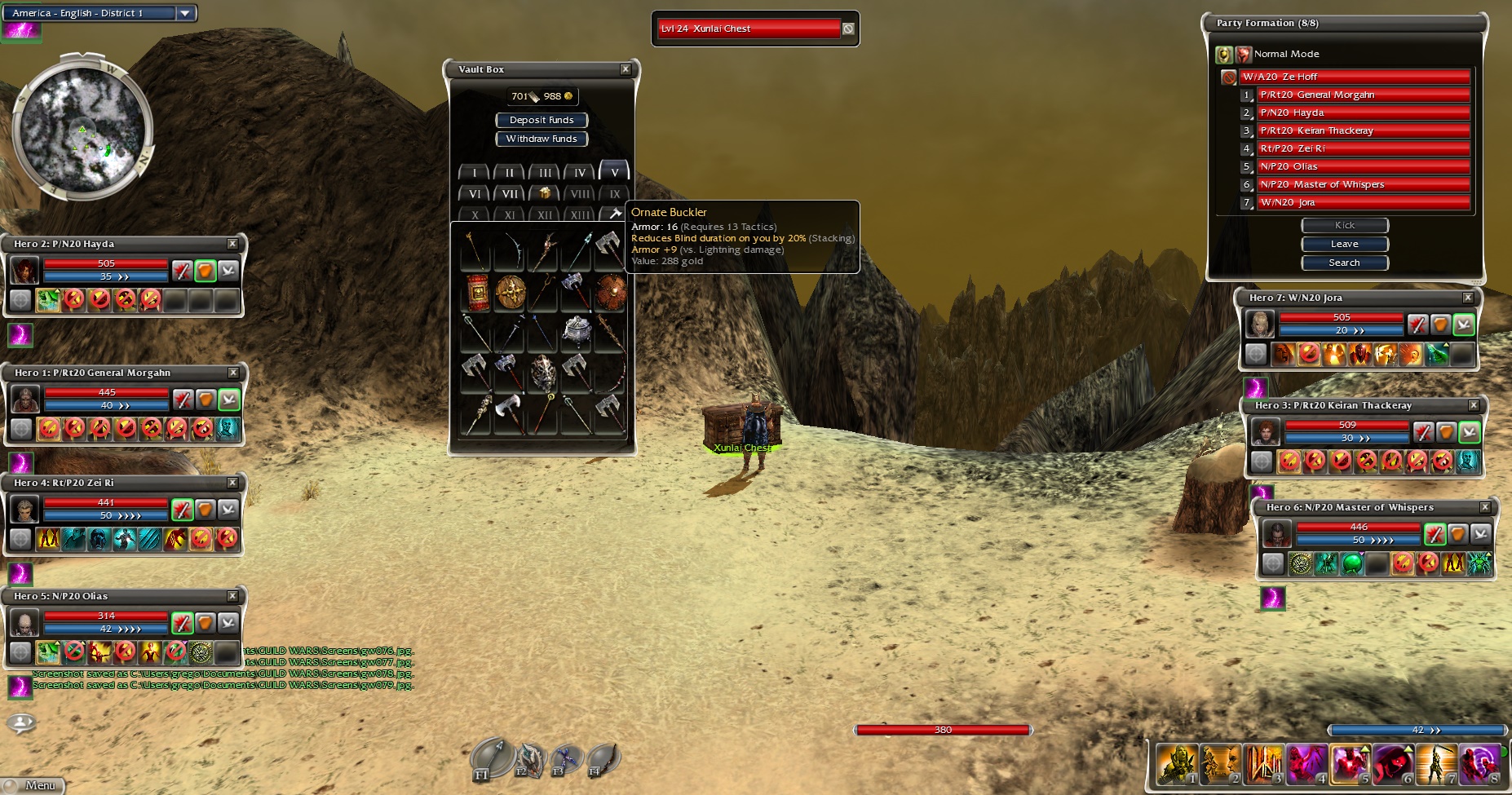Screen dimensions: 1512x795
Task: Close the Vault Box window
Action: point(626,69)
